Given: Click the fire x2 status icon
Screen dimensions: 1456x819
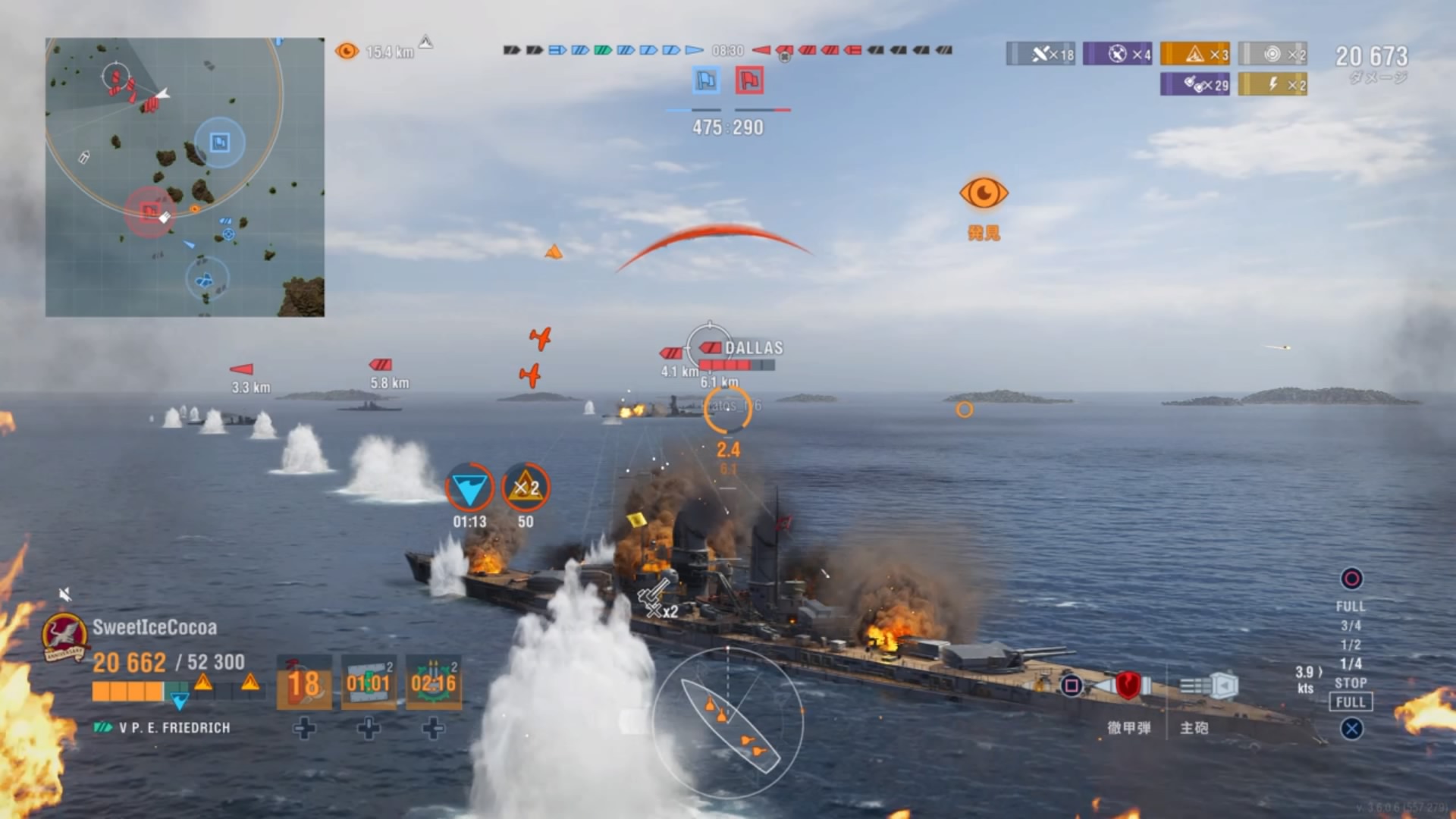Looking at the screenshot, I should pyautogui.click(x=526, y=488).
